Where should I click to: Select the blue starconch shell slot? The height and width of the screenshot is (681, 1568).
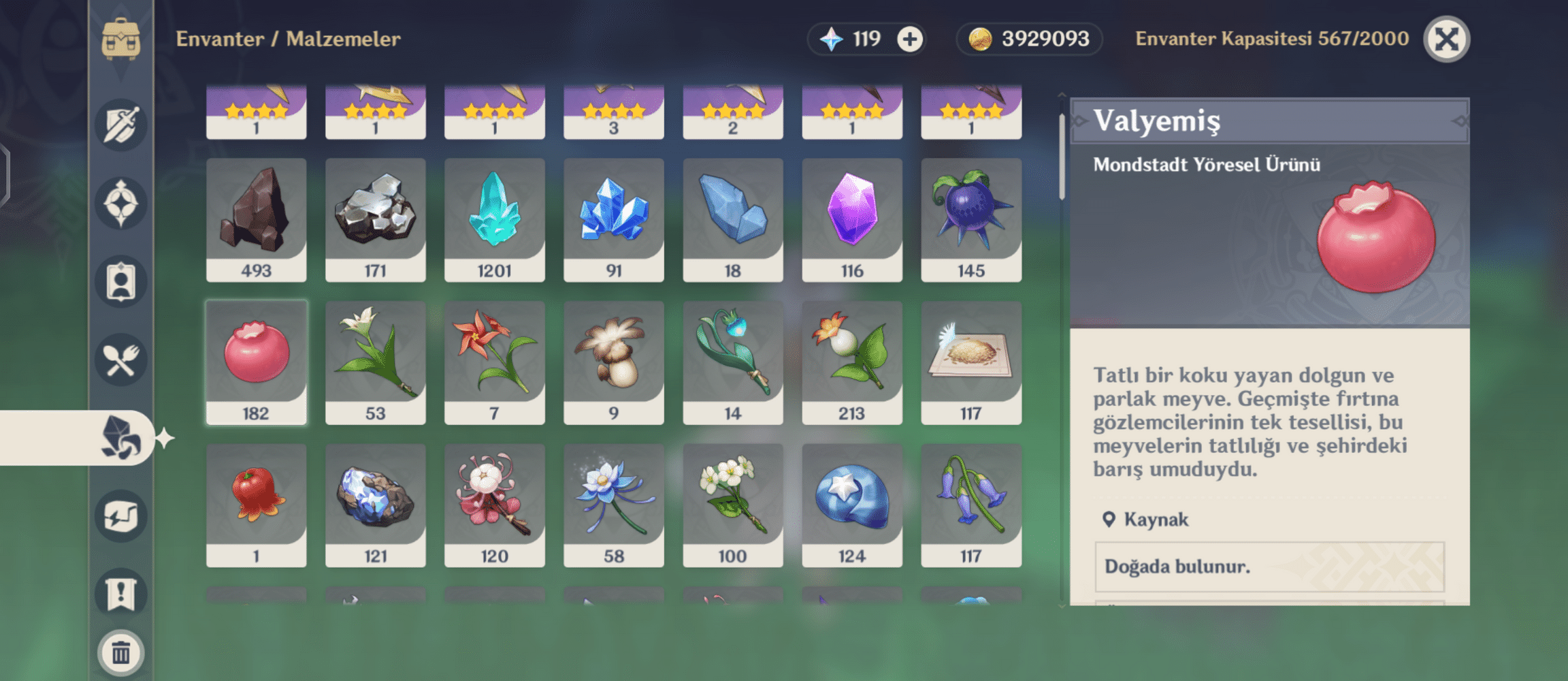pyautogui.click(x=851, y=505)
